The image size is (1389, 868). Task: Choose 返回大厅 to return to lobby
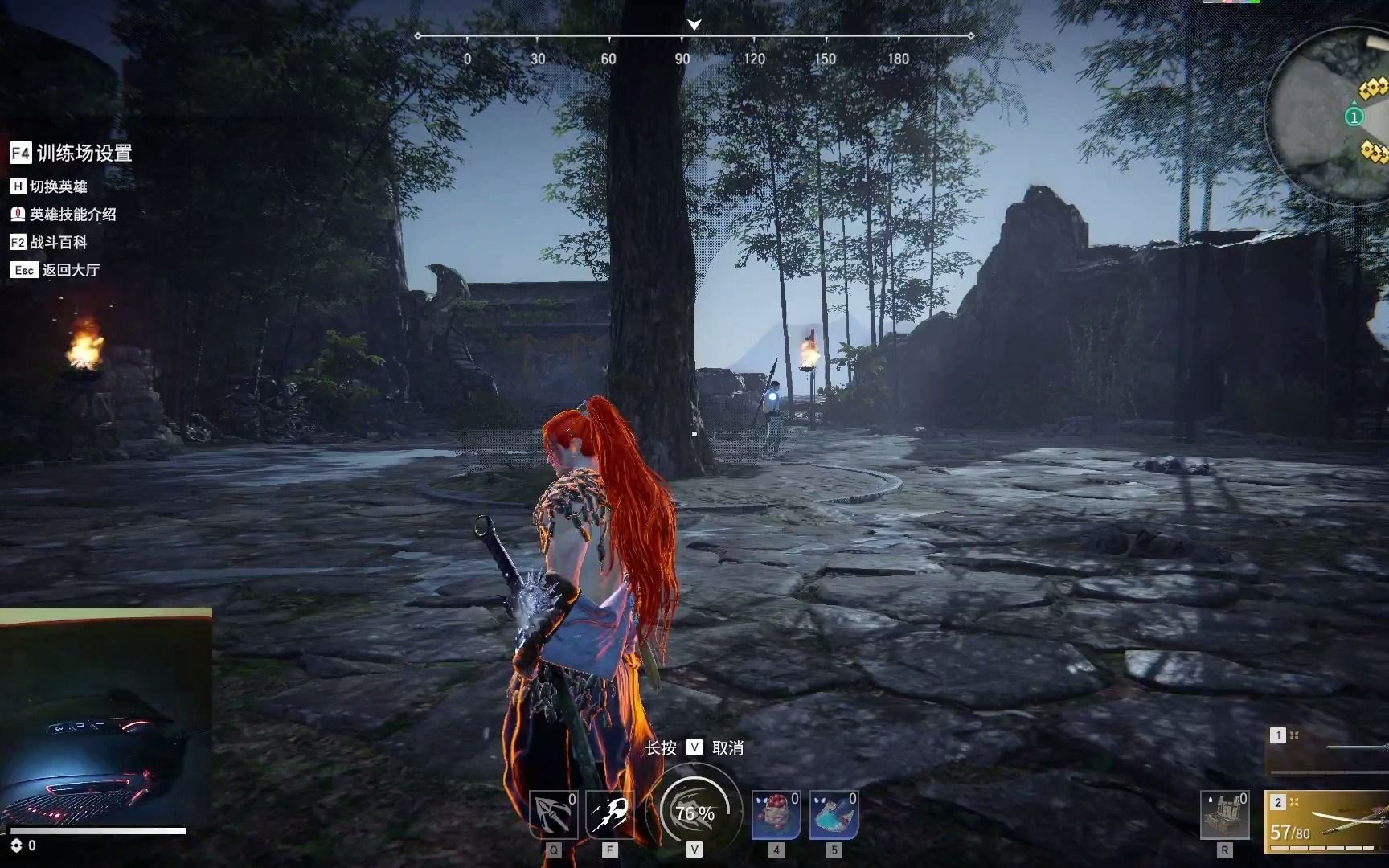click(x=55, y=270)
